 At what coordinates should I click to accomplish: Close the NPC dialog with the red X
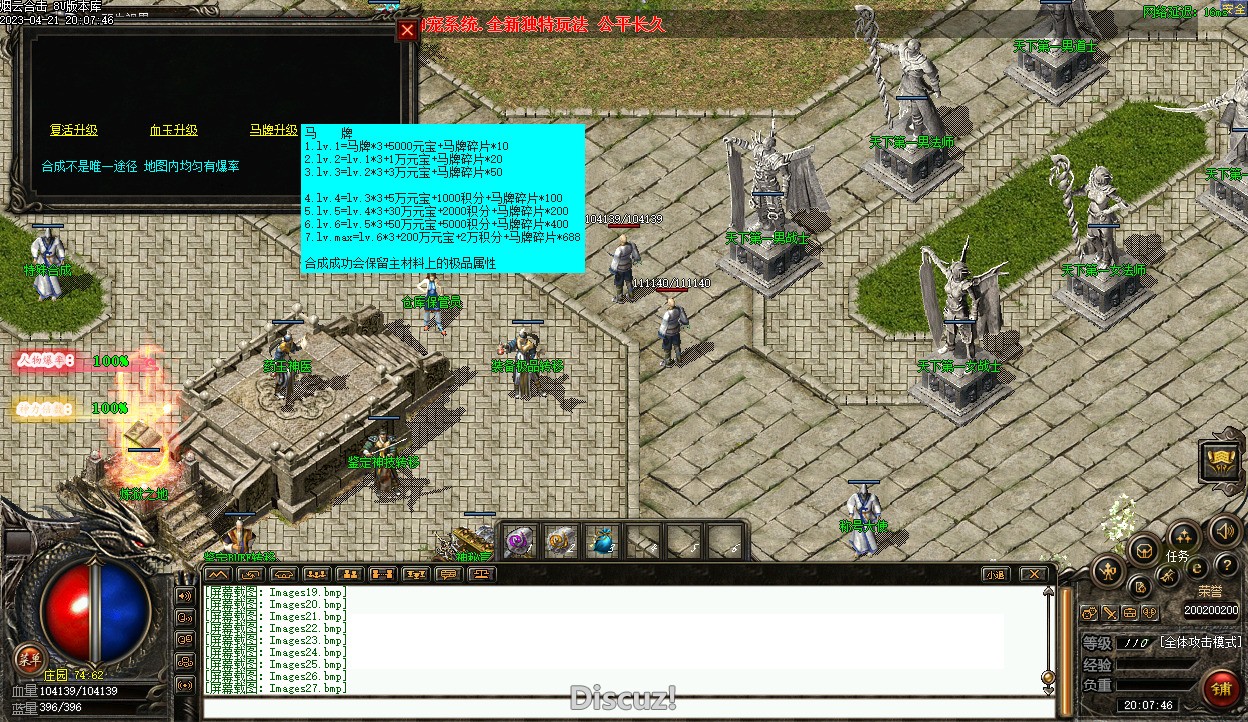407,30
